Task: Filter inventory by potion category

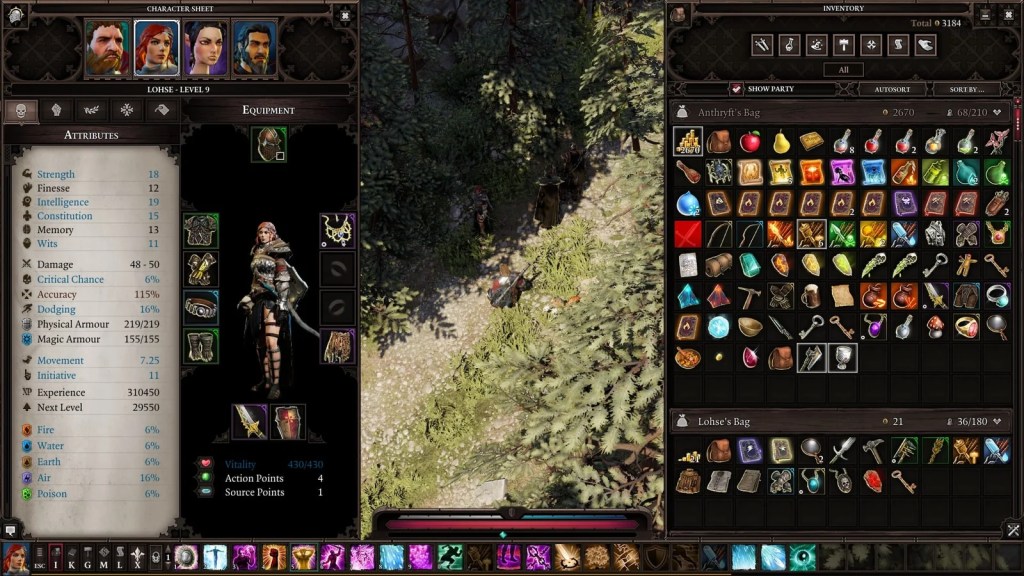Action: (x=789, y=45)
